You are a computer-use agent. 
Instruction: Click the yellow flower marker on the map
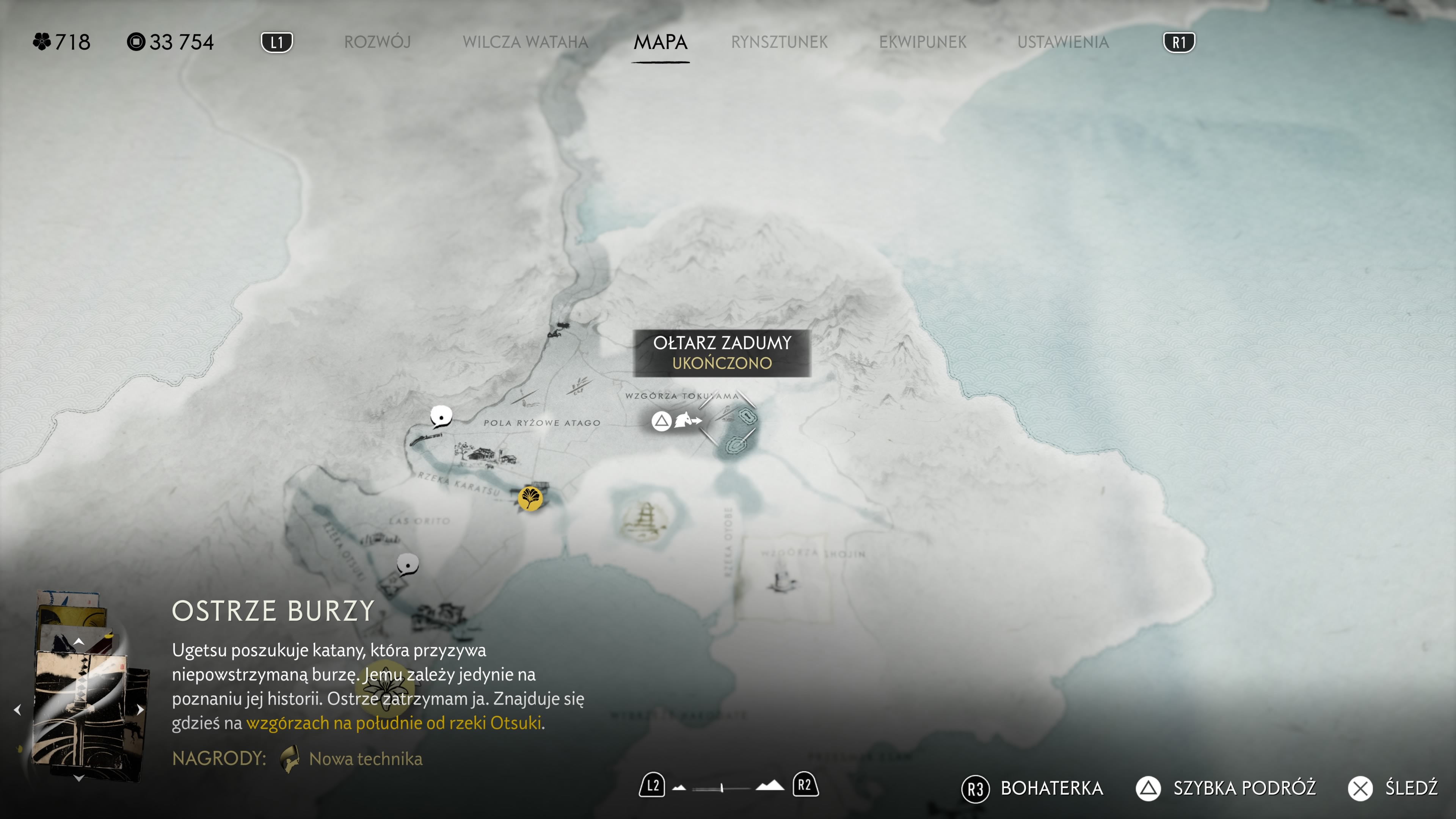386,689
